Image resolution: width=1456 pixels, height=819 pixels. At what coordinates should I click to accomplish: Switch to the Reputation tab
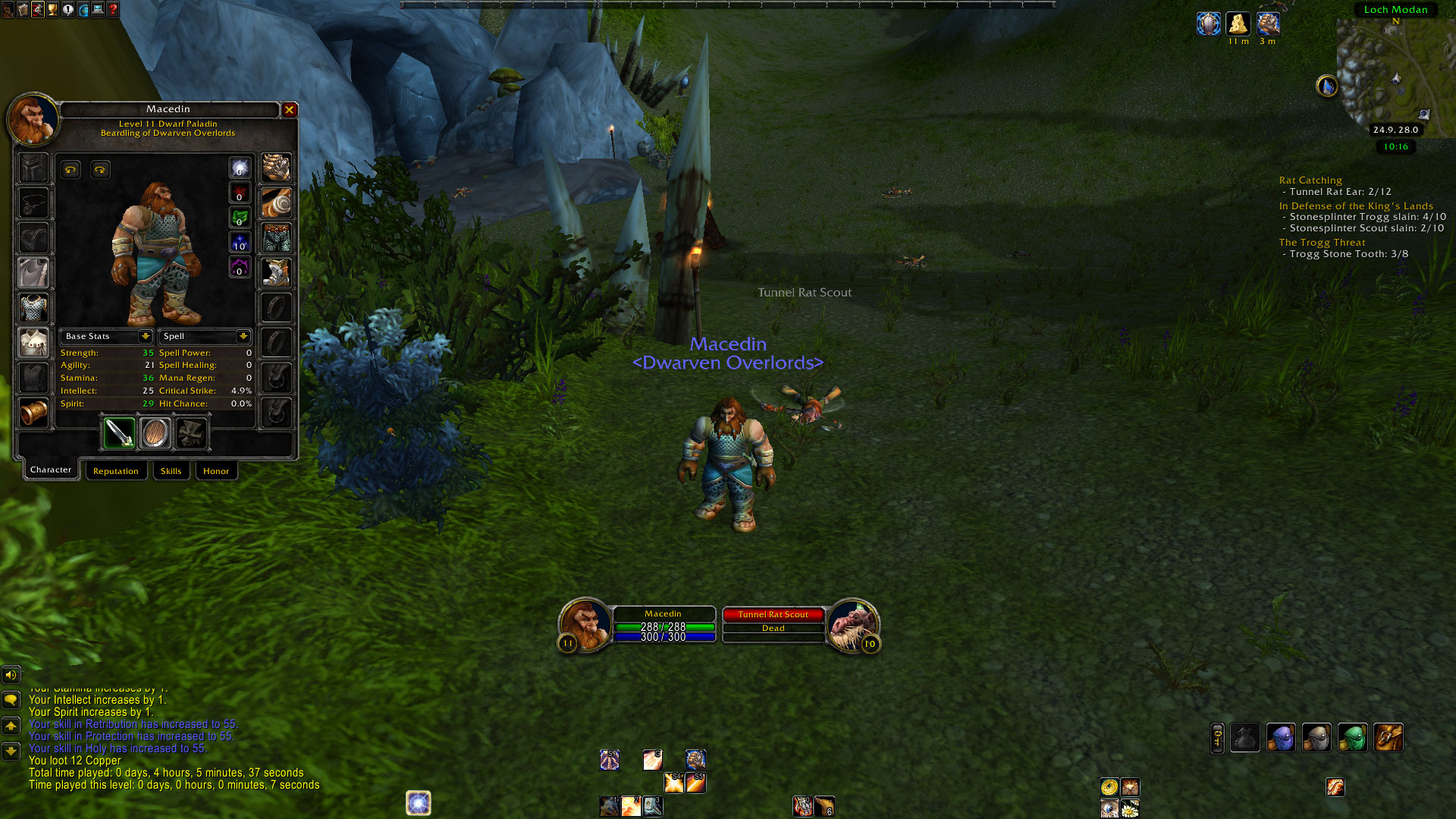click(115, 471)
